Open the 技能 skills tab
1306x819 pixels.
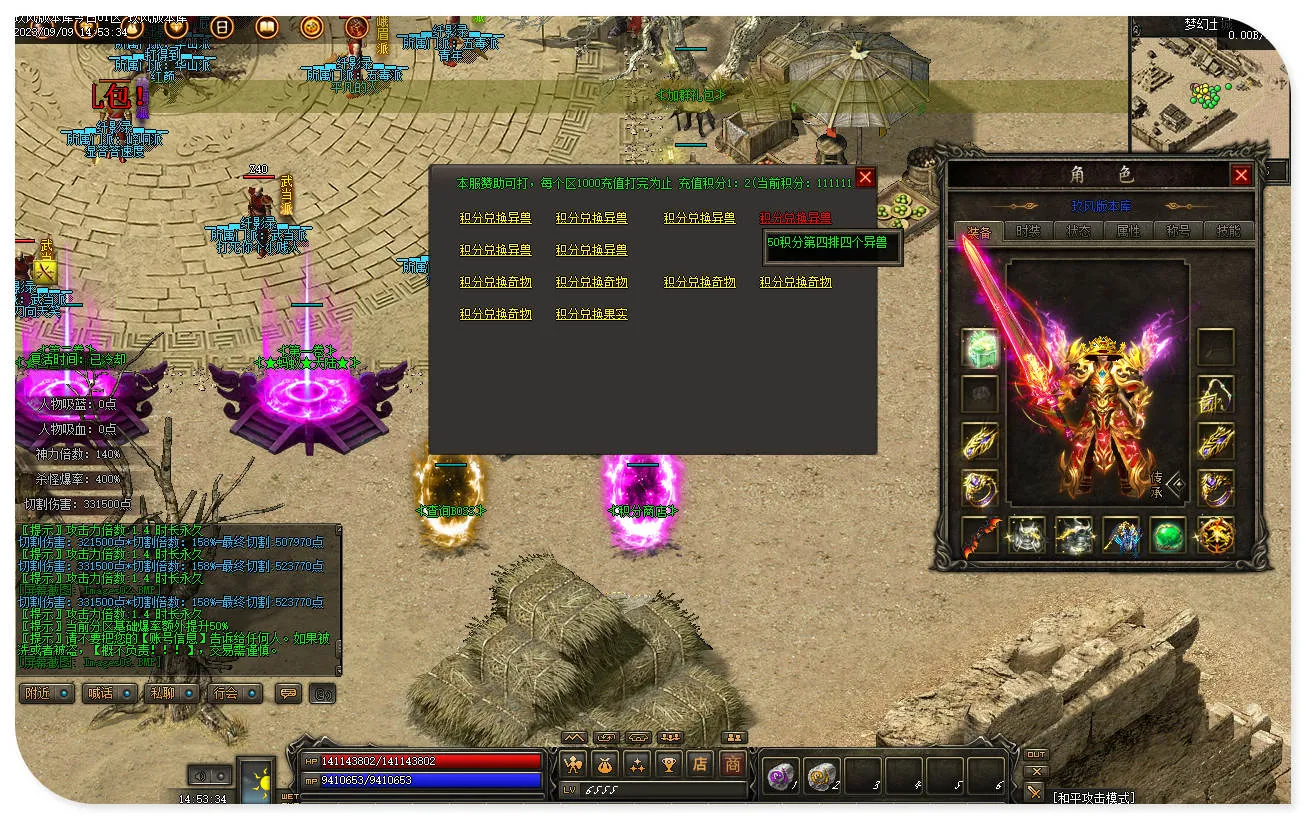tap(1227, 231)
